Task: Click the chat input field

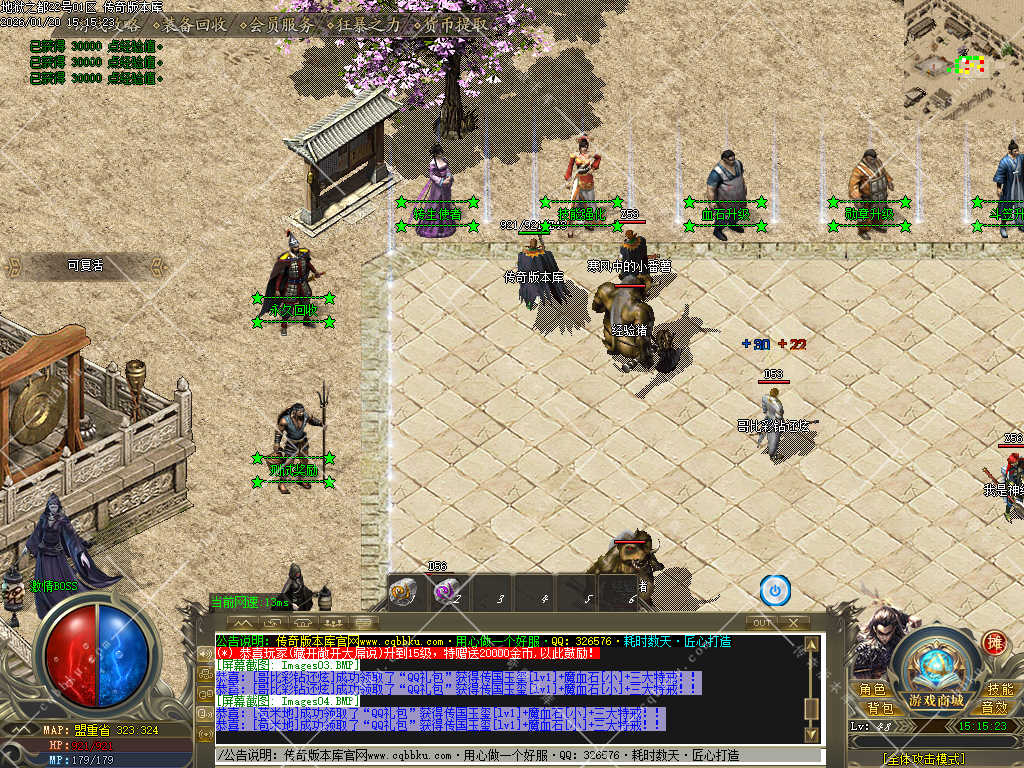Action: 500,756
